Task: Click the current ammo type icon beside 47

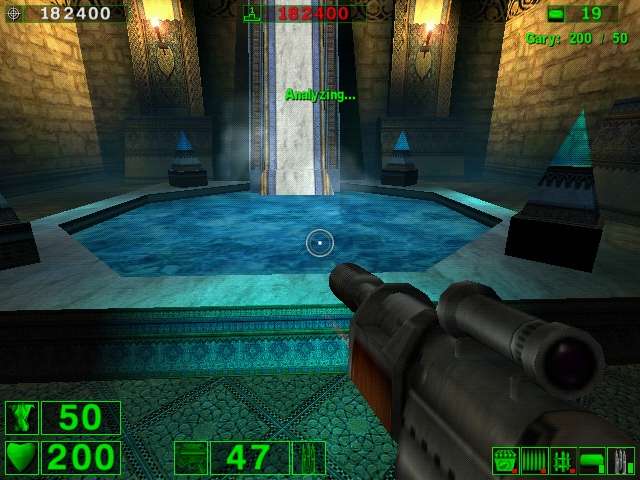Action: point(308,458)
